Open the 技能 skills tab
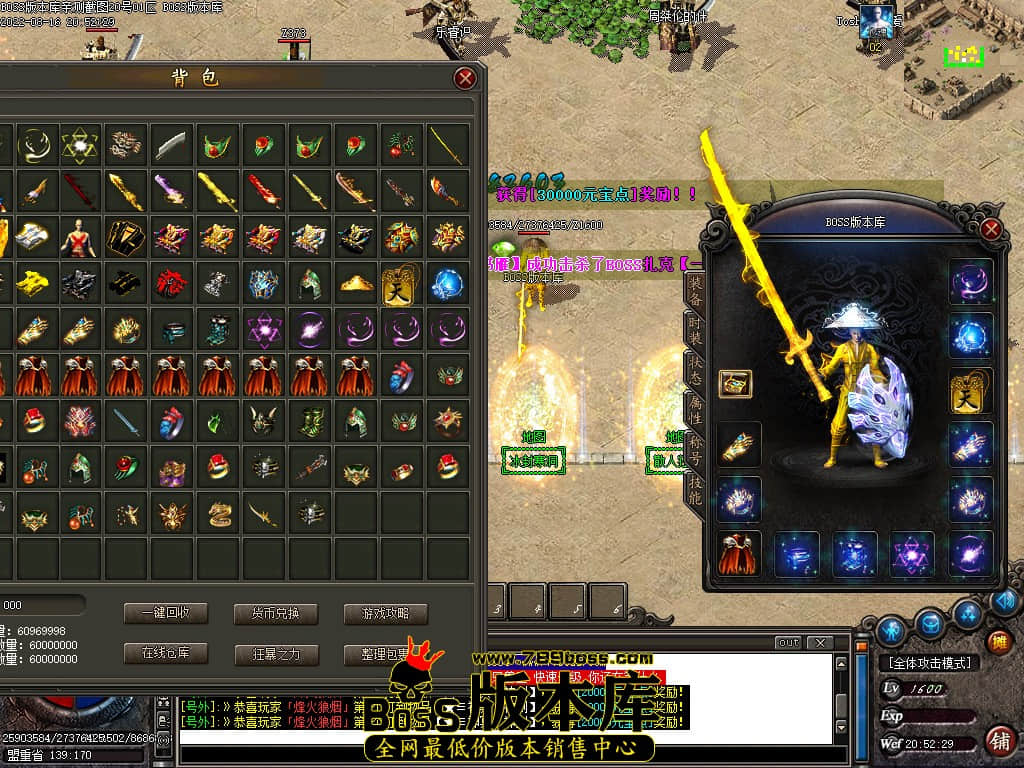This screenshot has width=1024, height=768. [x=695, y=487]
